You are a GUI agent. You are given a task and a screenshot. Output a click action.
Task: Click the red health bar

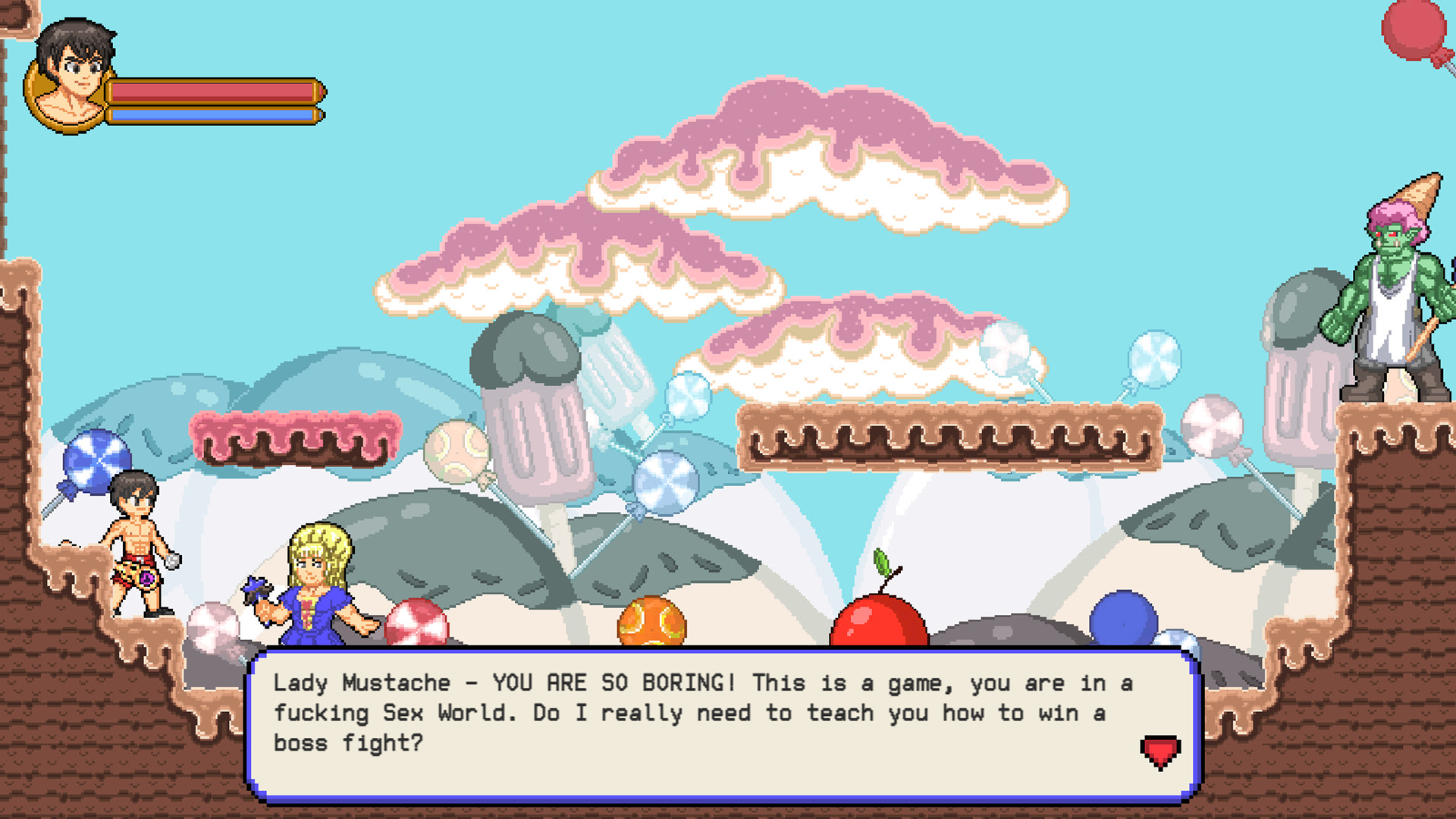212,93
